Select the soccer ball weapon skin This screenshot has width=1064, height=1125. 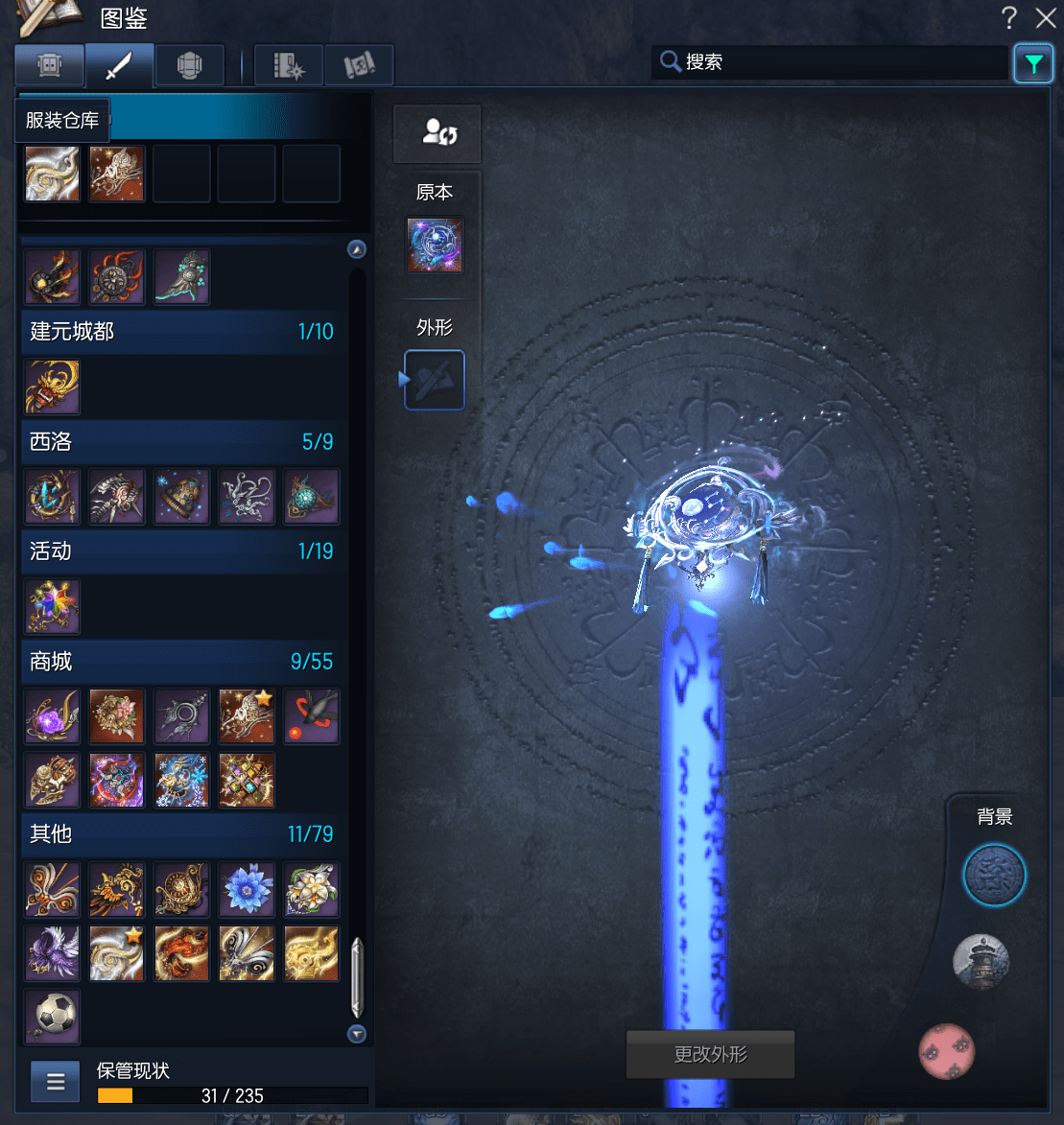click(52, 1018)
